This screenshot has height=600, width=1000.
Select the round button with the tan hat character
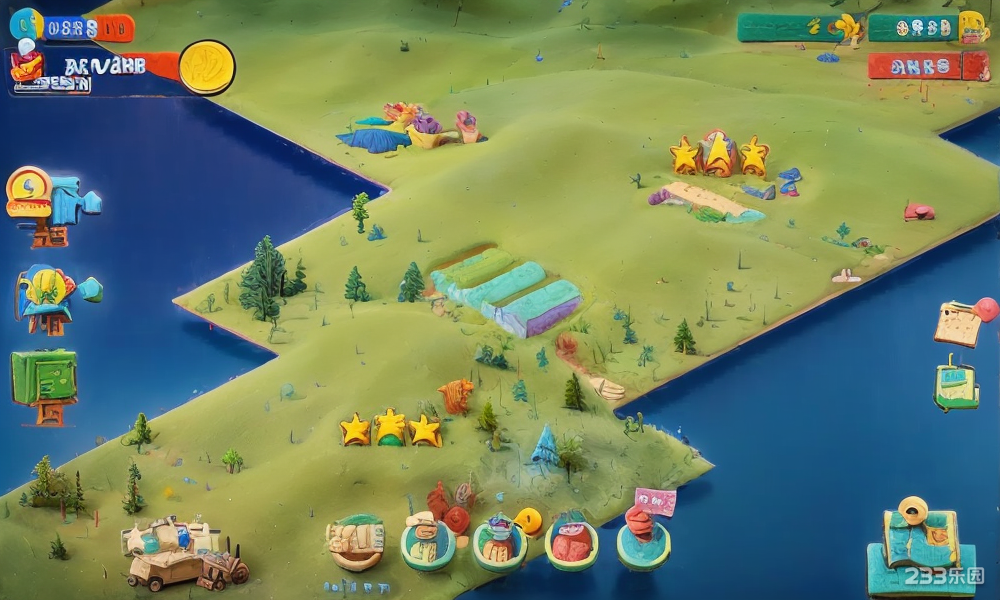[428, 543]
